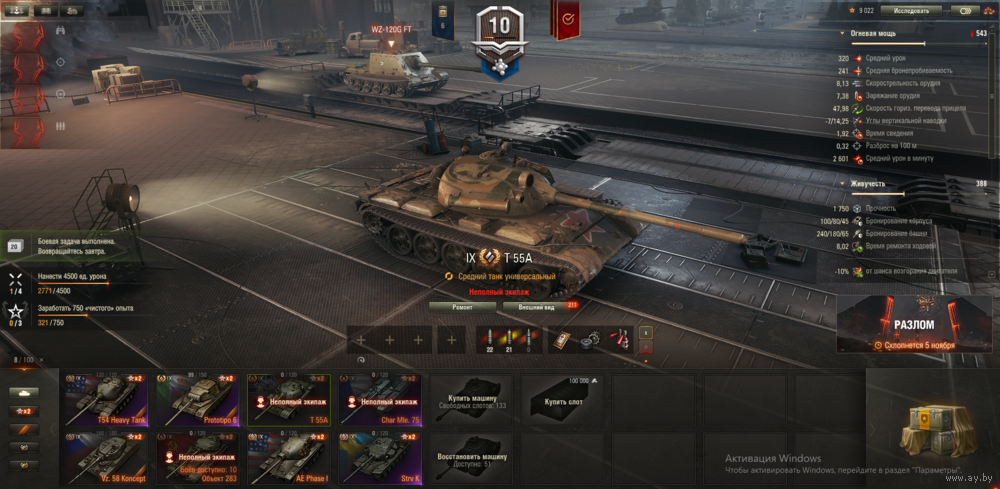
Task: Pick the Char Mle. 75 tank card
Action: click(380, 400)
